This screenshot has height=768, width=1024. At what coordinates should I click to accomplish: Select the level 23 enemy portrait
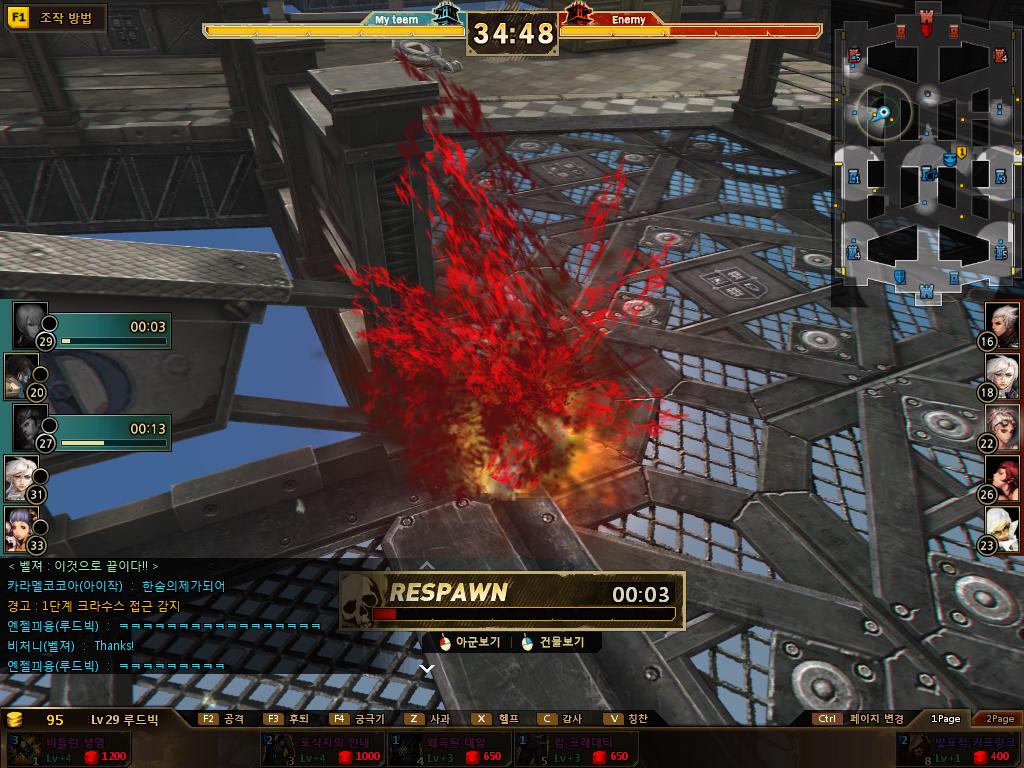(x=1003, y=528)
